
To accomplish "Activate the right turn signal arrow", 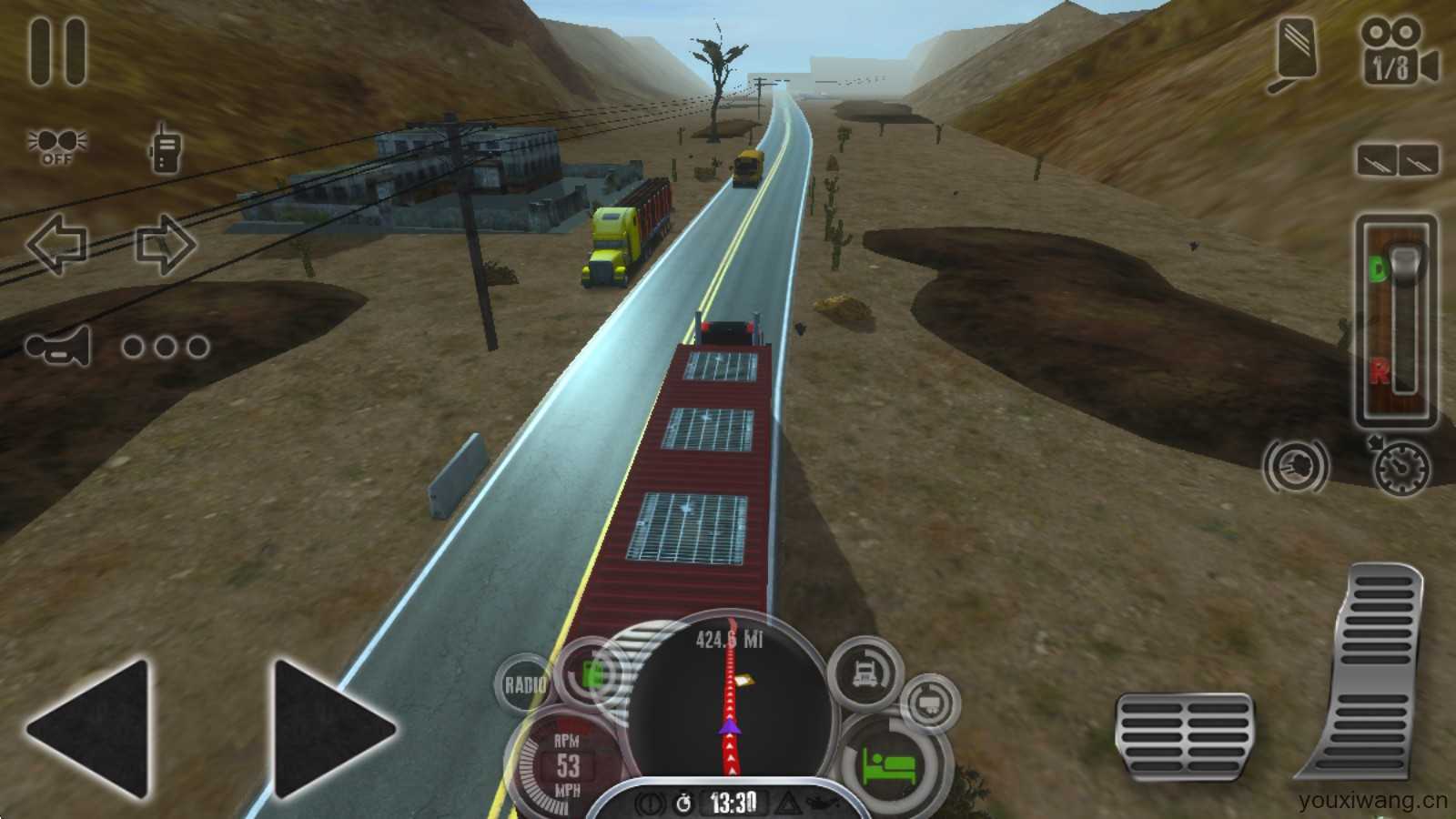I will 166,244.
